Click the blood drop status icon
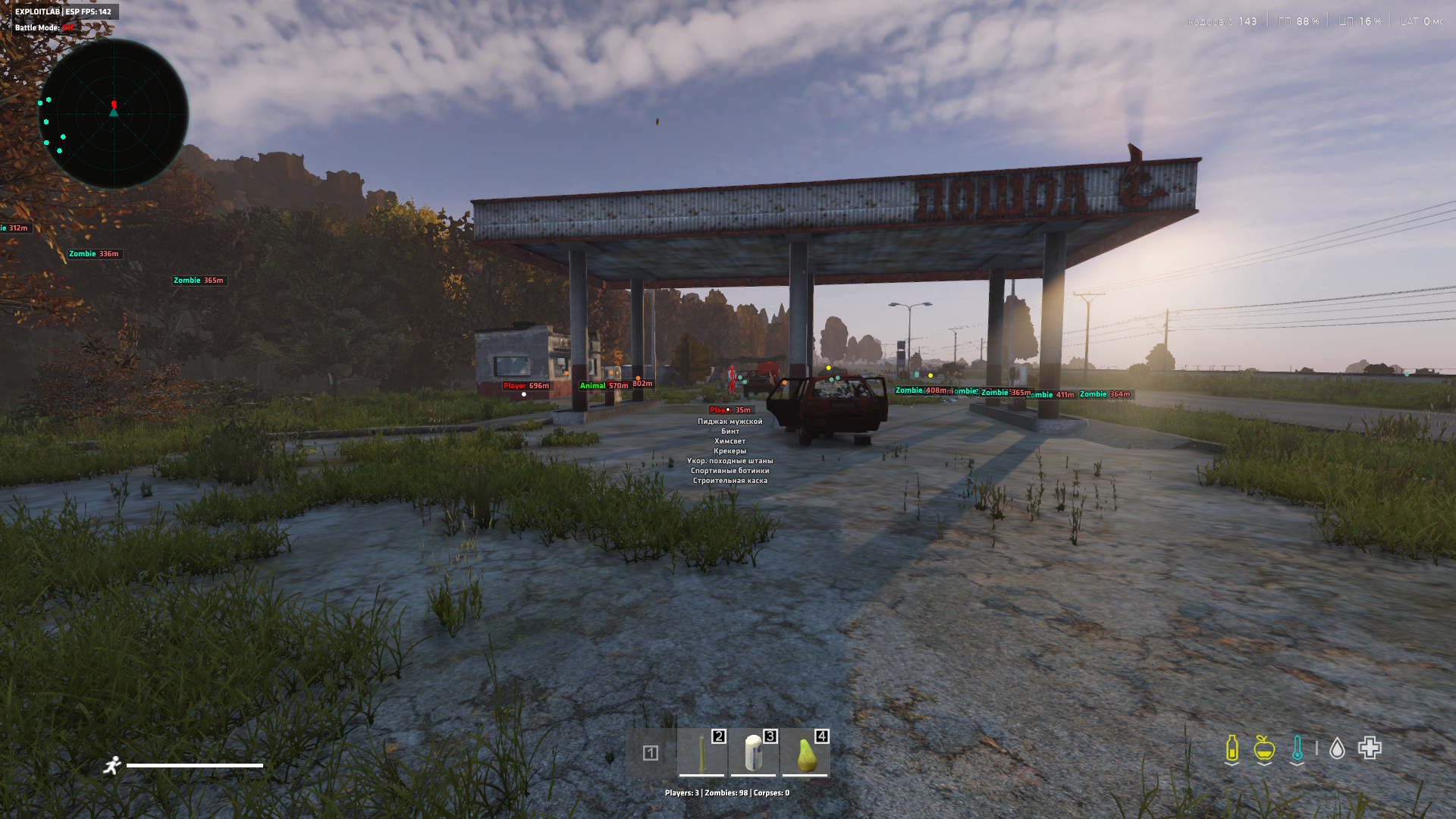1456x819 pixels. (1337, 748)
